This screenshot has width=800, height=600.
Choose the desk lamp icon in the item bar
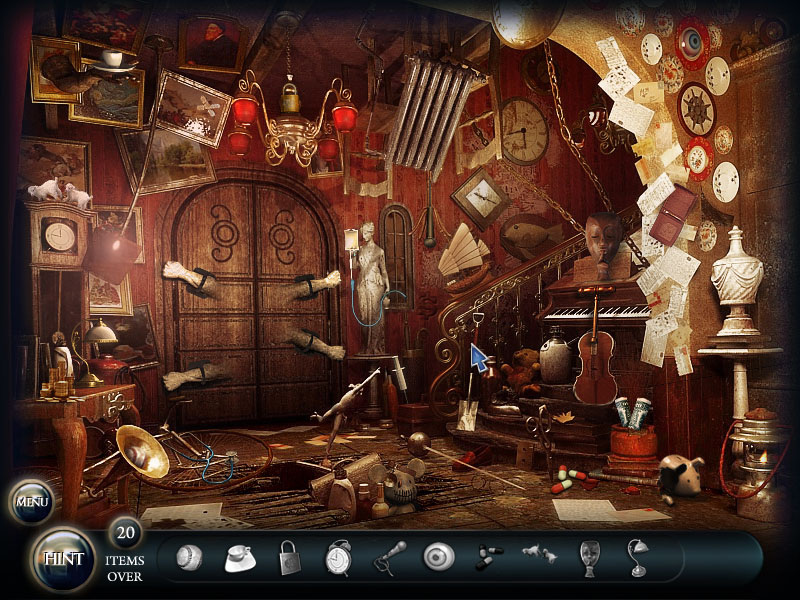point(636,557)
